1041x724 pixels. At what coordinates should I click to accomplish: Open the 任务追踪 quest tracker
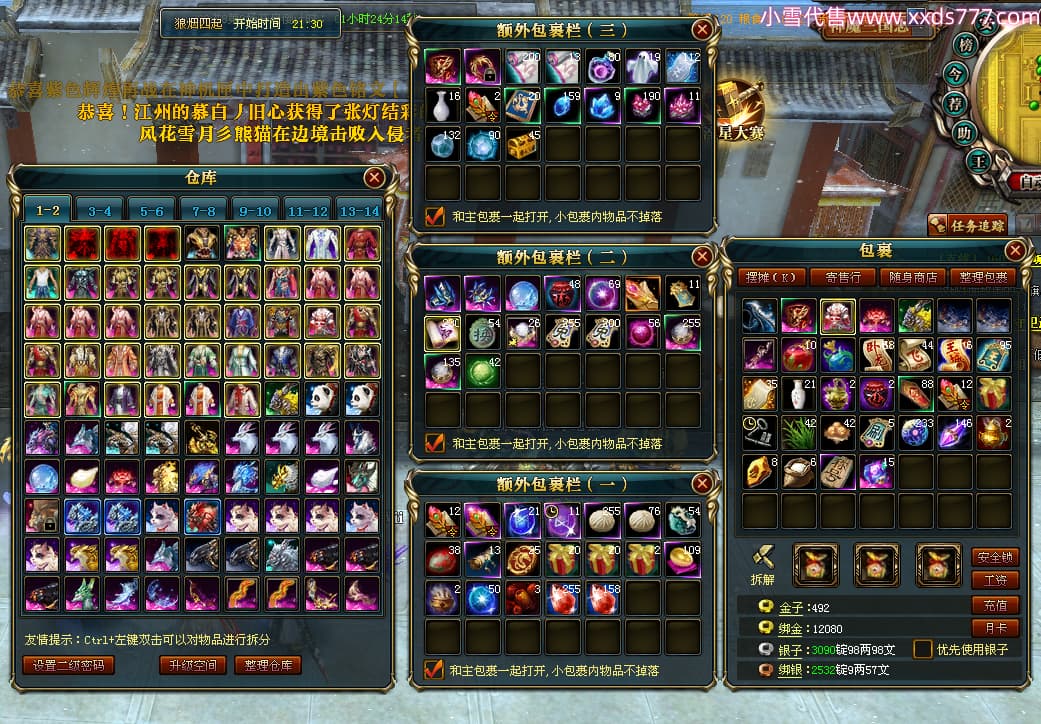point(967,225)
